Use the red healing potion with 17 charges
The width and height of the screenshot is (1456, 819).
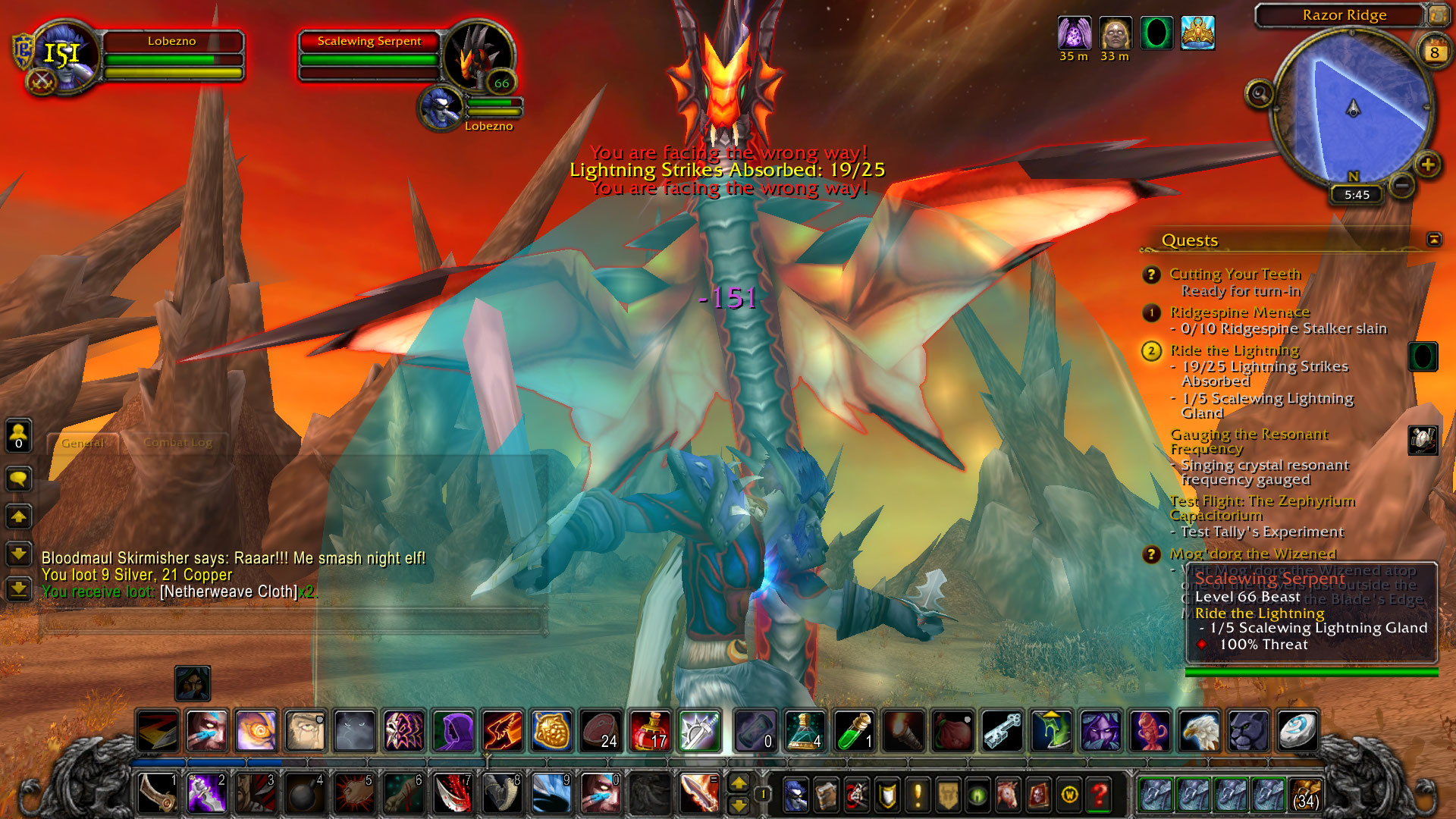click(650, 731)
